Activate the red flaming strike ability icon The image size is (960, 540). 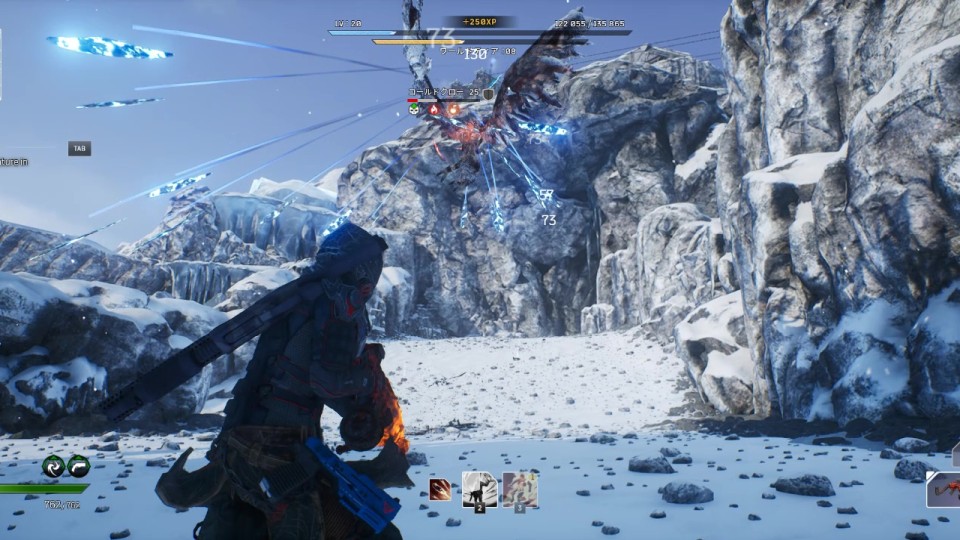[440, 490]
